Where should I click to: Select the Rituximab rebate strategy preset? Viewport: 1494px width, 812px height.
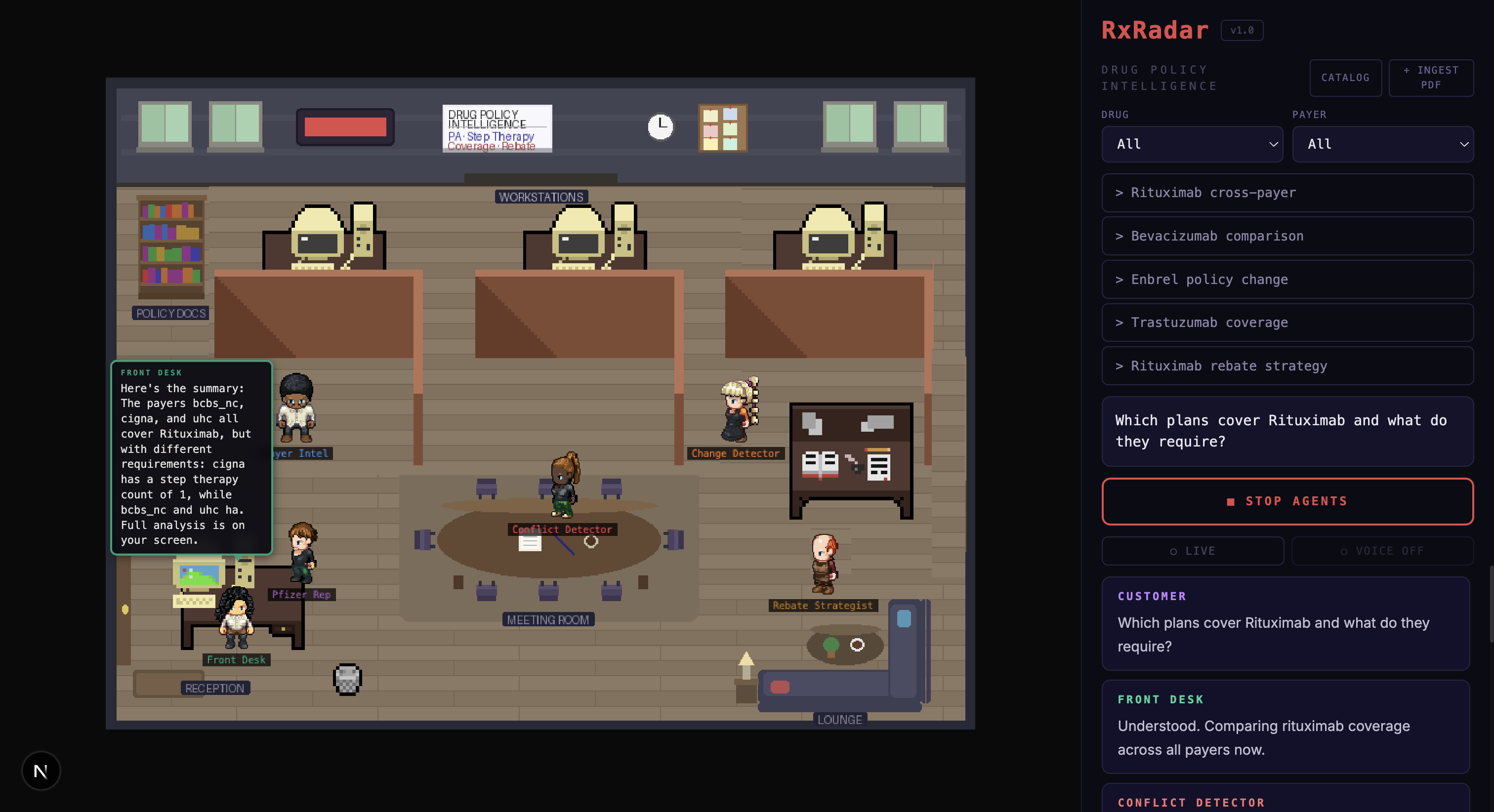[x=1287, y=366]
